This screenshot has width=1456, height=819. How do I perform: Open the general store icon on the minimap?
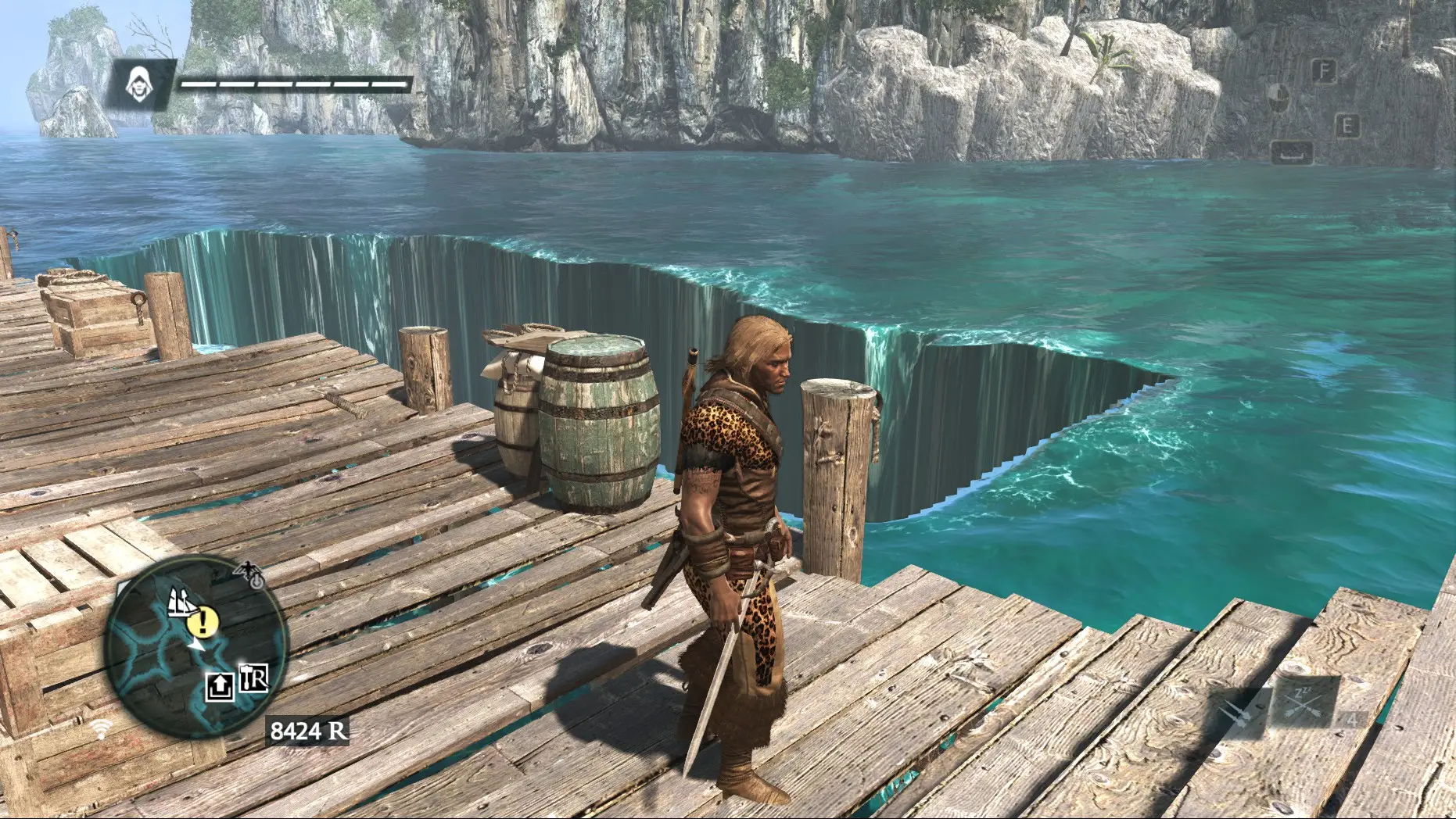(x=220, y=685)
